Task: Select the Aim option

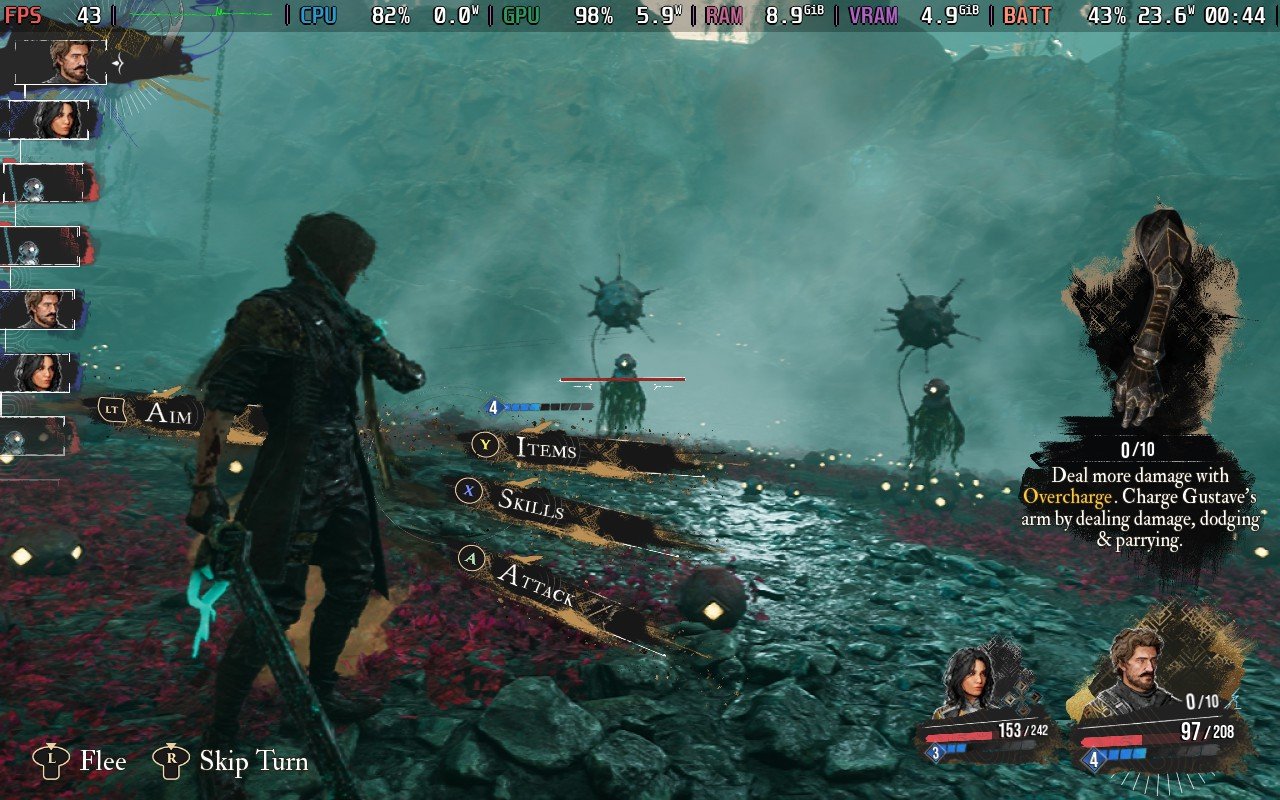Action: click(x=167, y=412)
